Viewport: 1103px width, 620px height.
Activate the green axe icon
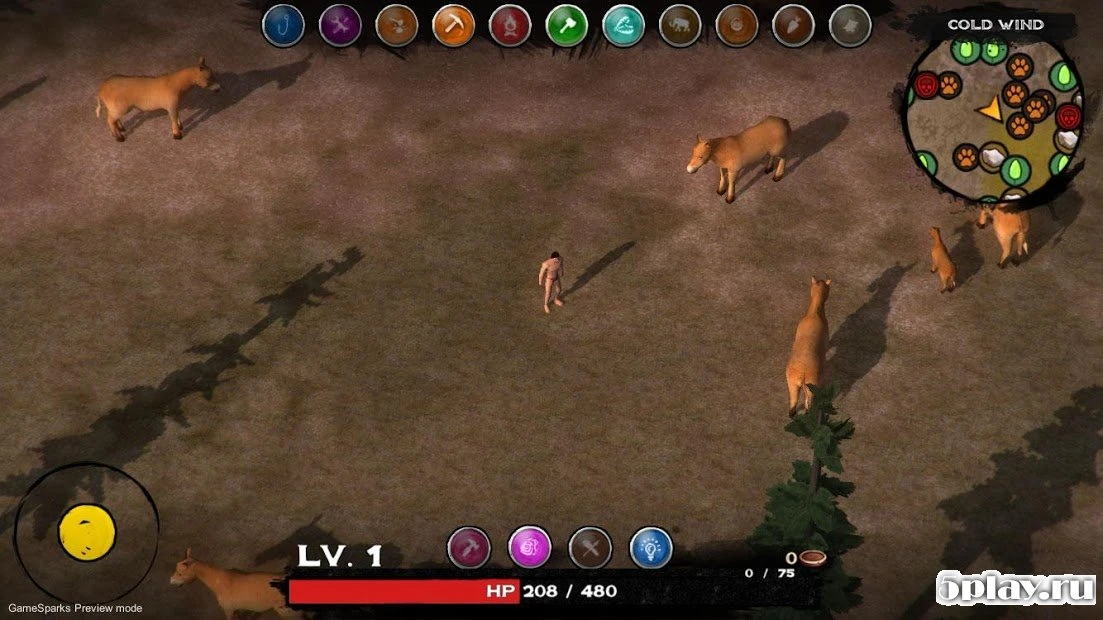(567, 25)
